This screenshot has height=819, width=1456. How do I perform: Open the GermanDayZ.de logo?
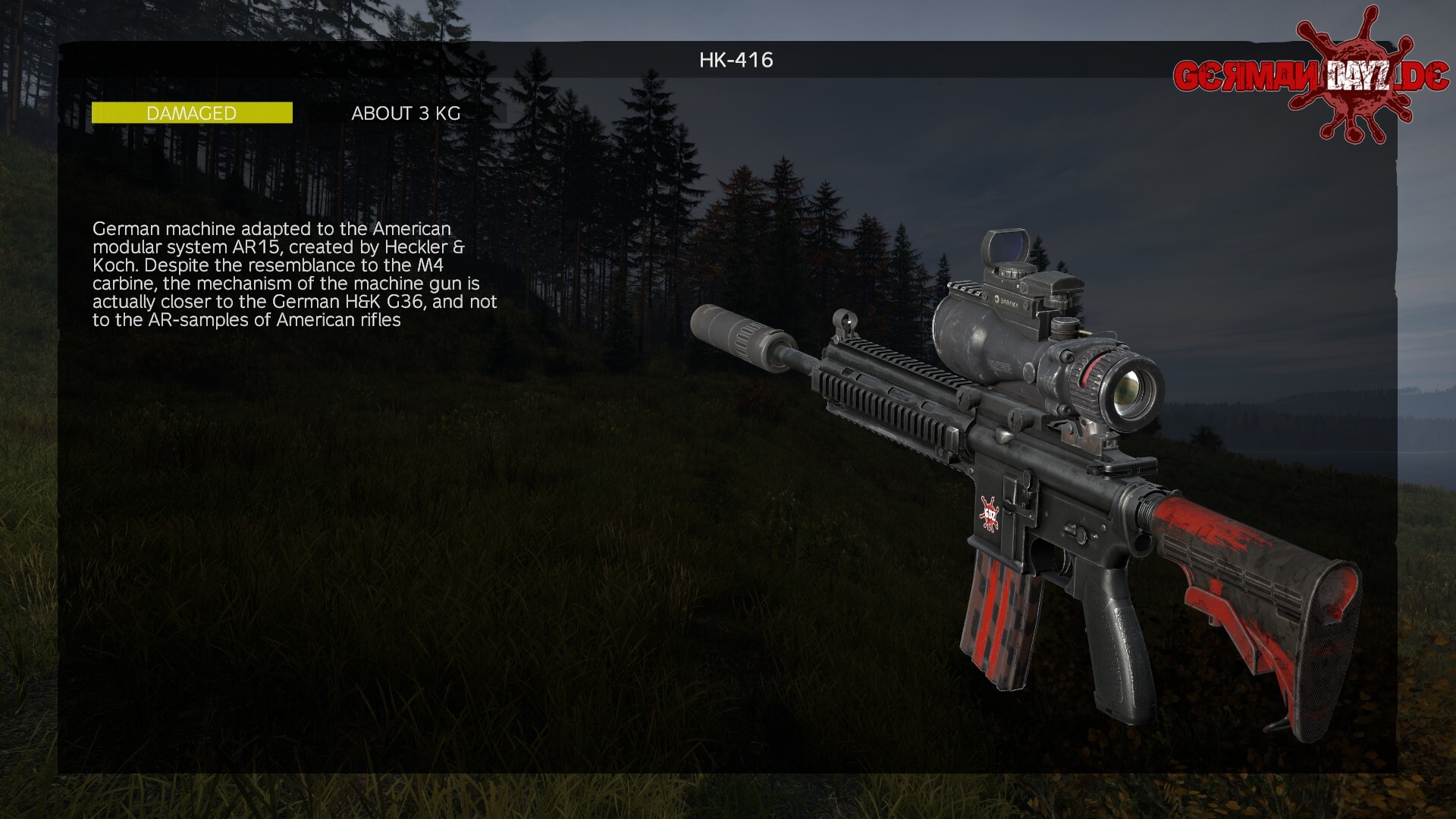point(1310,76)
